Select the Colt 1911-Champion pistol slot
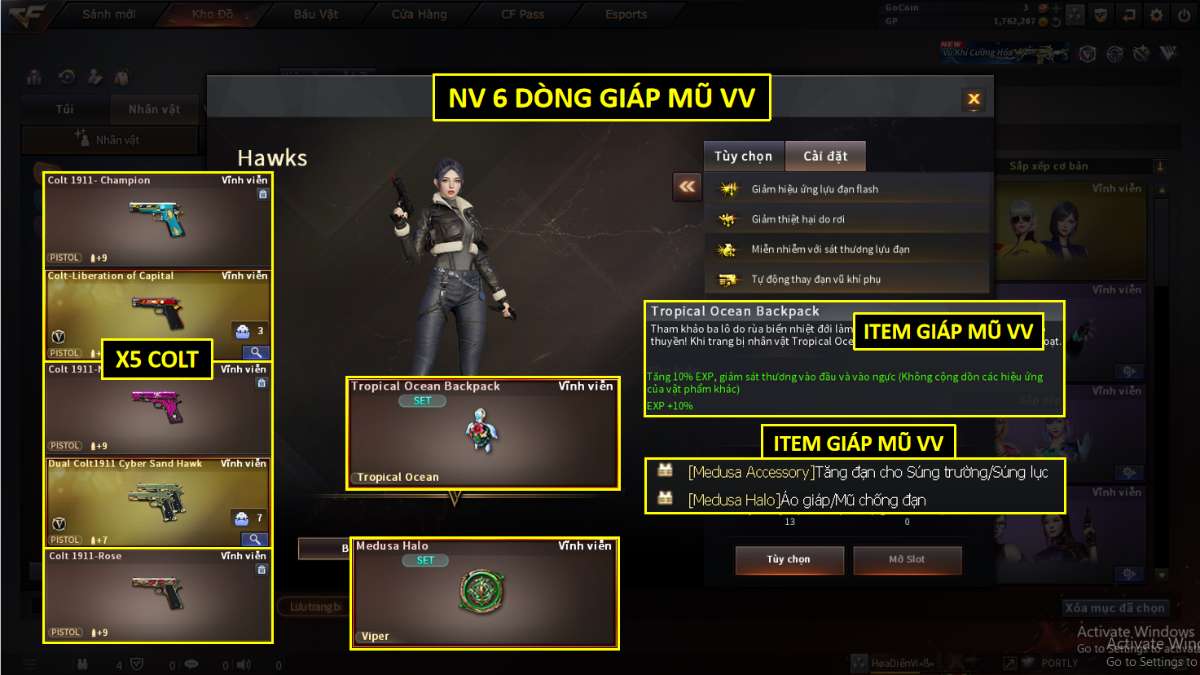 click(x=157, y=220)
